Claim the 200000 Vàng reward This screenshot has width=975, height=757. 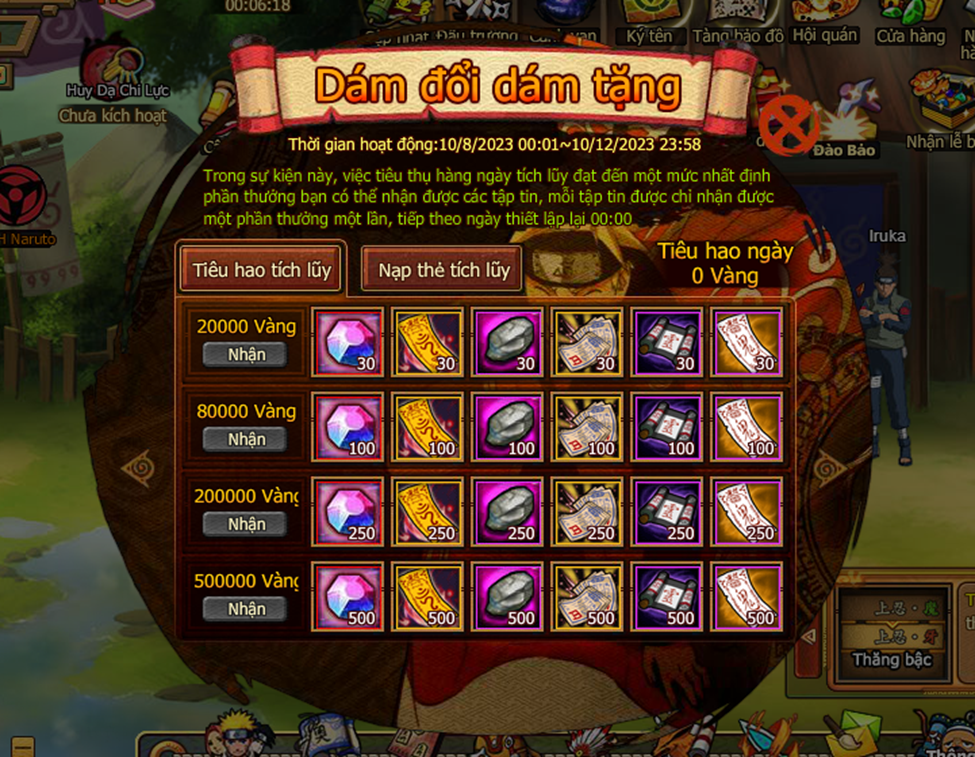tap(246, 524)
